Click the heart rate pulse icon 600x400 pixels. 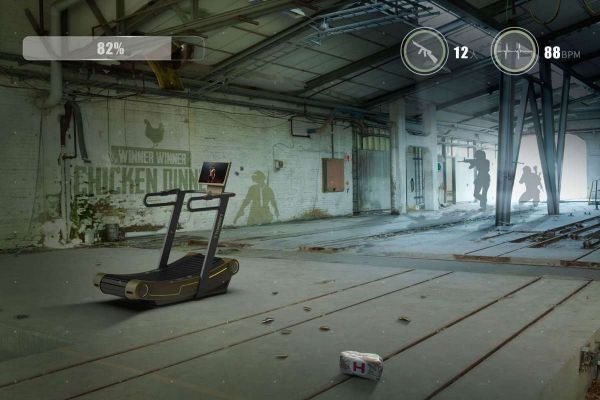pyautogui.click(x=514, y=51)
